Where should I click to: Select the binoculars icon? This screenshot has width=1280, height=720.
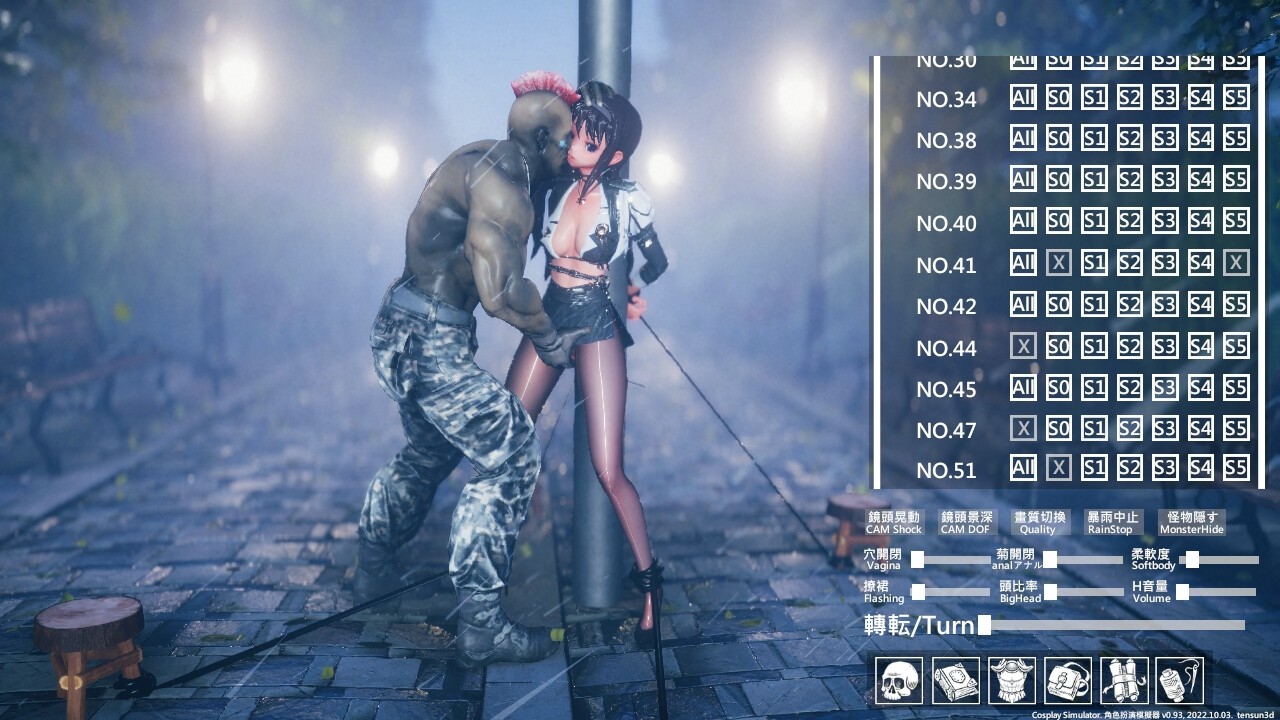pyautogui.click(x=1123, y=681)
